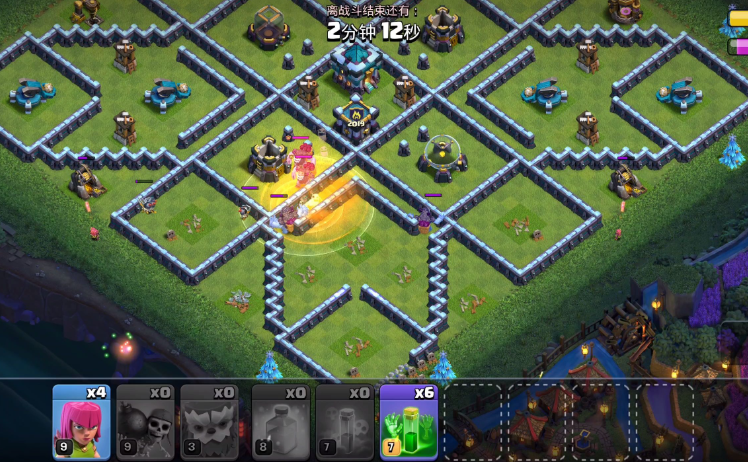The width and height of the screenshot is (748, 462).
Task: Select the Archer troop card
Action: 81,421
